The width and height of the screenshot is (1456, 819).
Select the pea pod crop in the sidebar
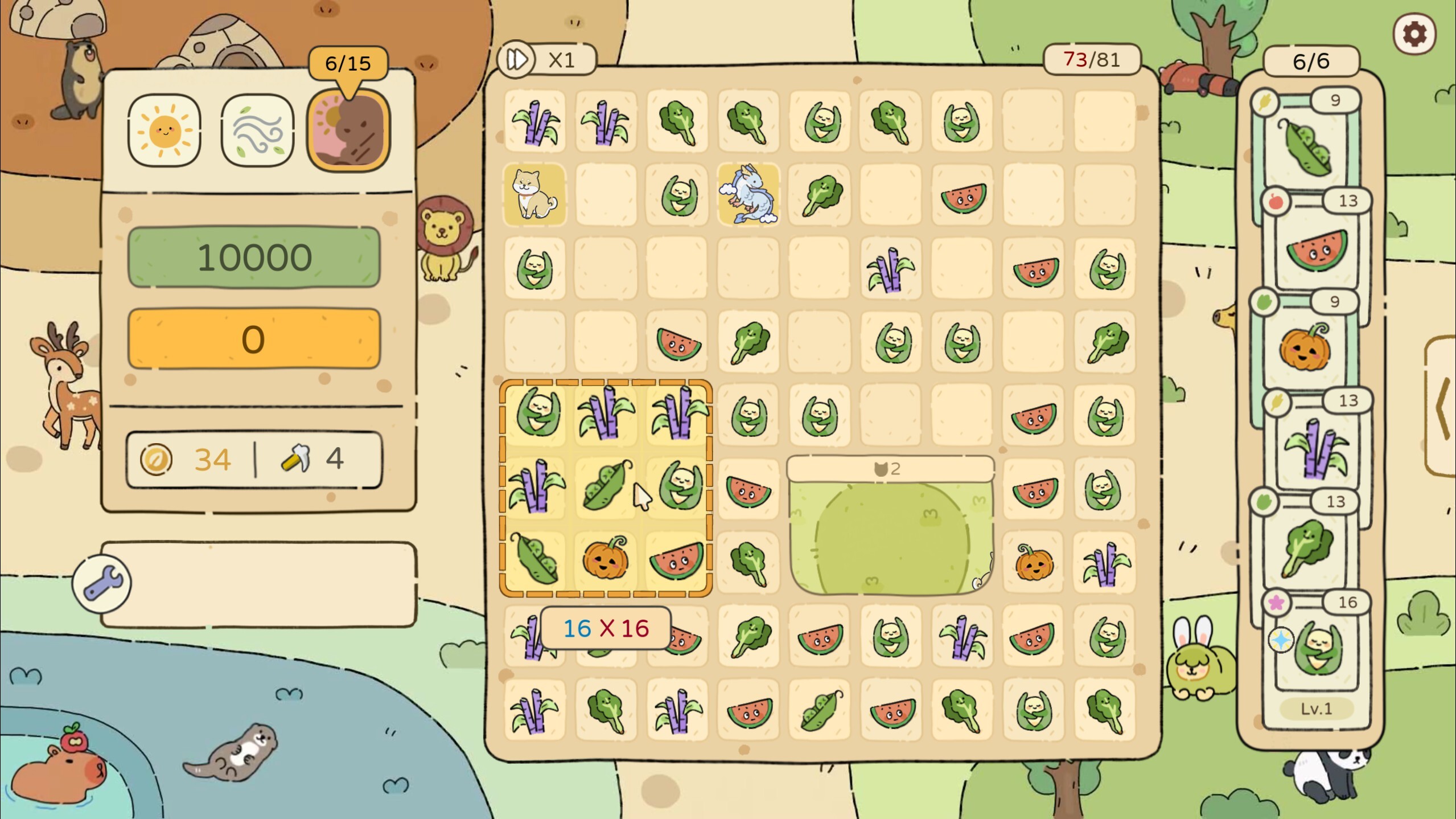[x=1310, y=147]
